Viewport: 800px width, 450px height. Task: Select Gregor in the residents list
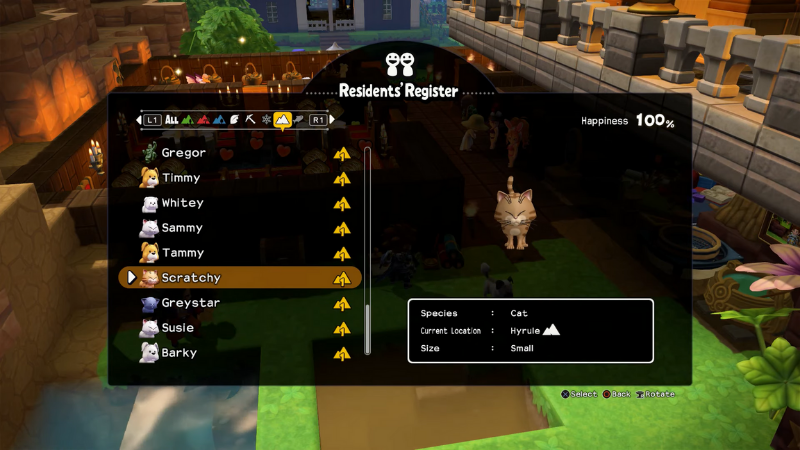pyautogui.click(x=184, y=153)
